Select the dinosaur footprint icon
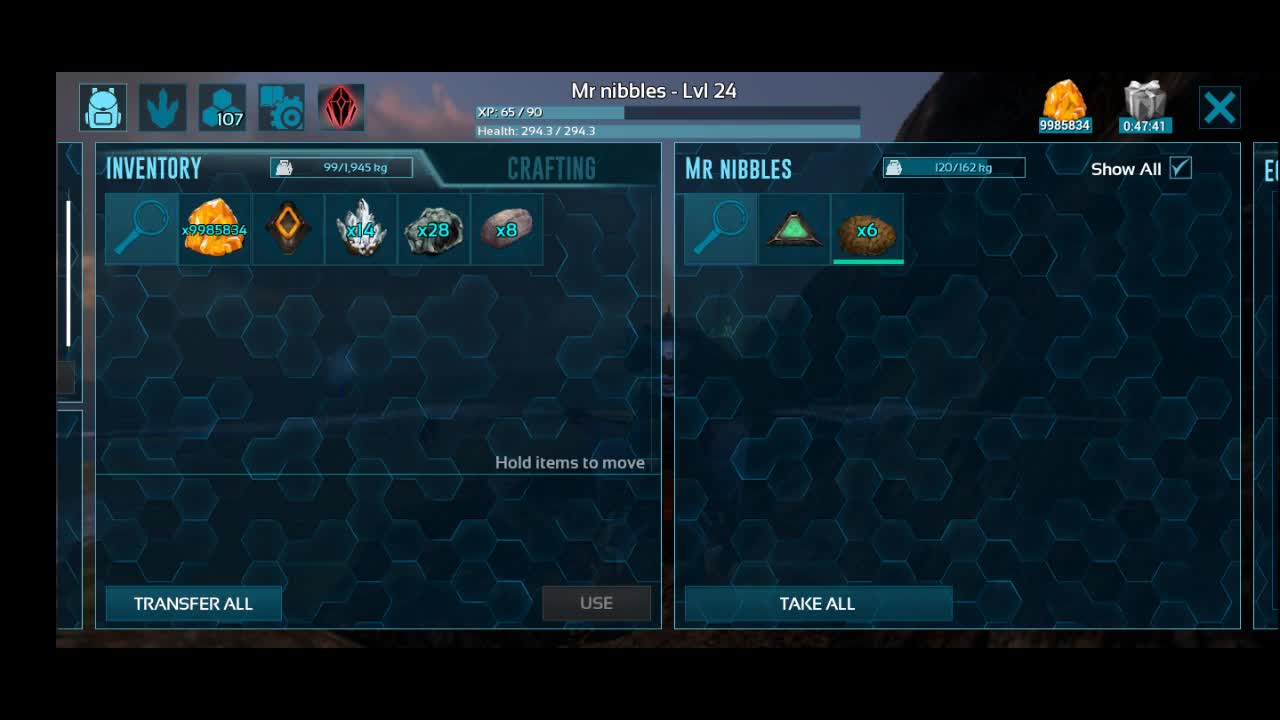This screenshot has height=720, width=1280. click(x=162, y=108)
